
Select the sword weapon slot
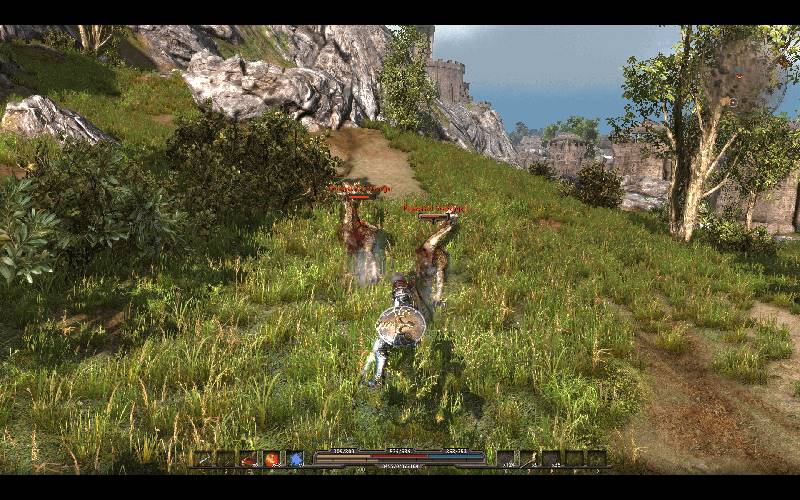pos(204,459)
